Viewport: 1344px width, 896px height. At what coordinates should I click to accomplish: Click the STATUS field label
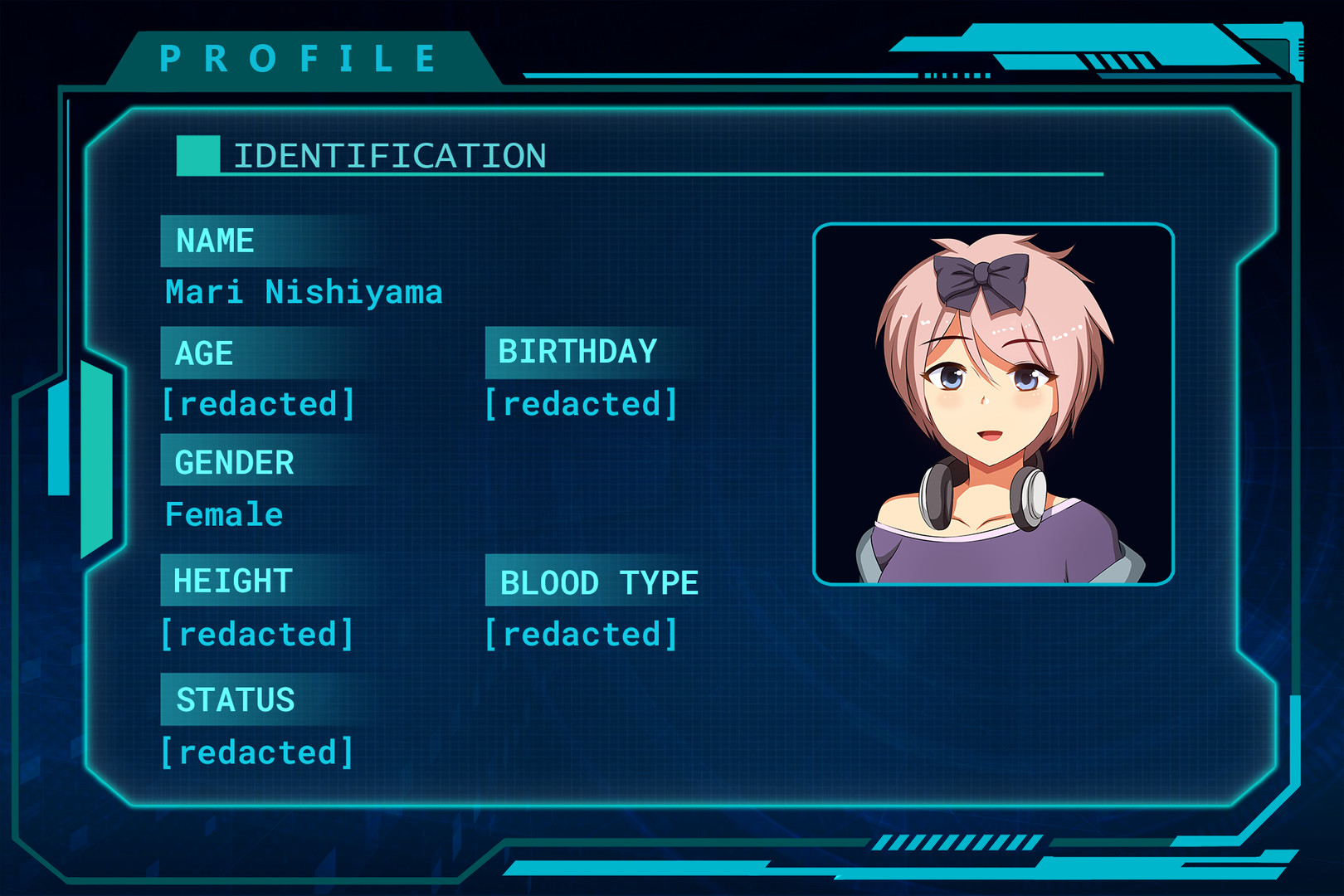point(233,699)
